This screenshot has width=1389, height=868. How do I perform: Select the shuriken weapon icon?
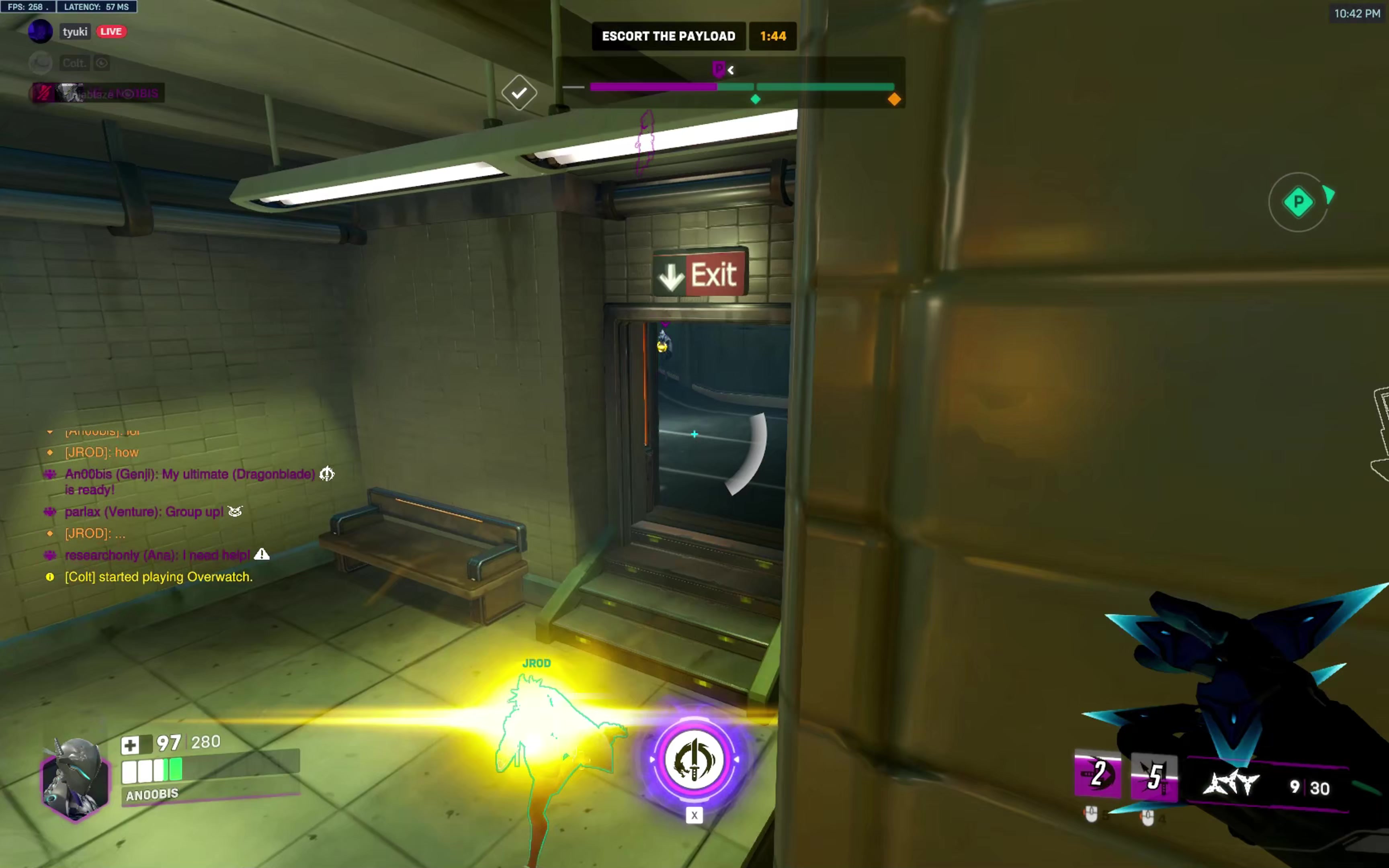[1231, 784]
